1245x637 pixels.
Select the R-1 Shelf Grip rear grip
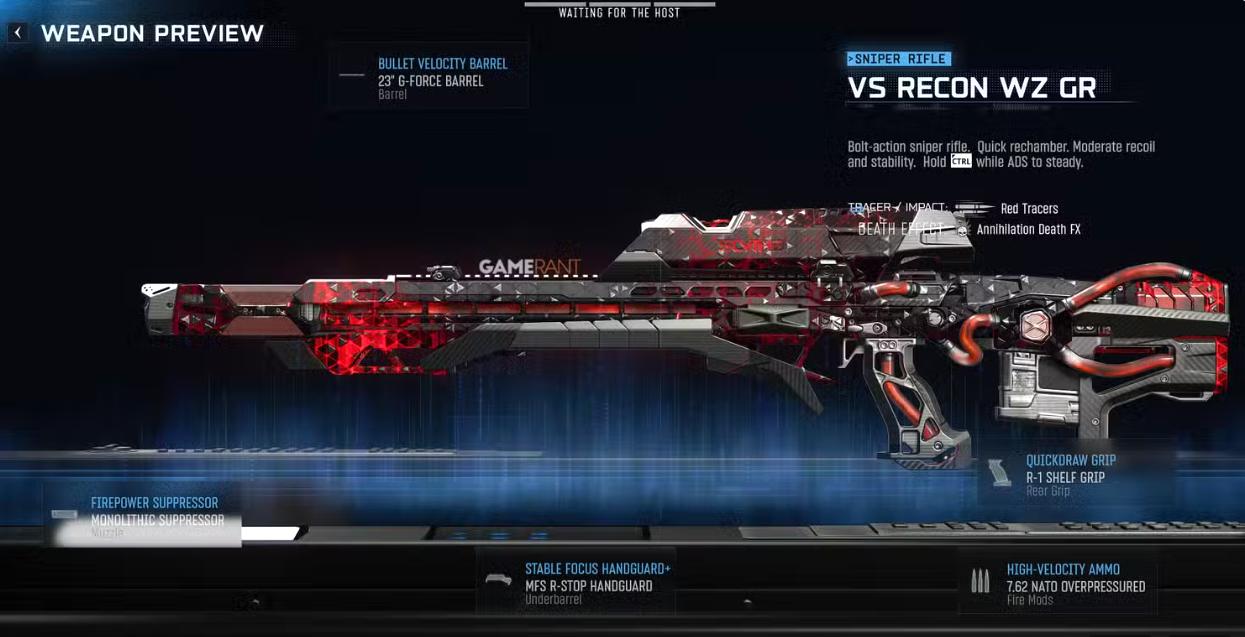pyautogui.click(x=1076, y=476)
